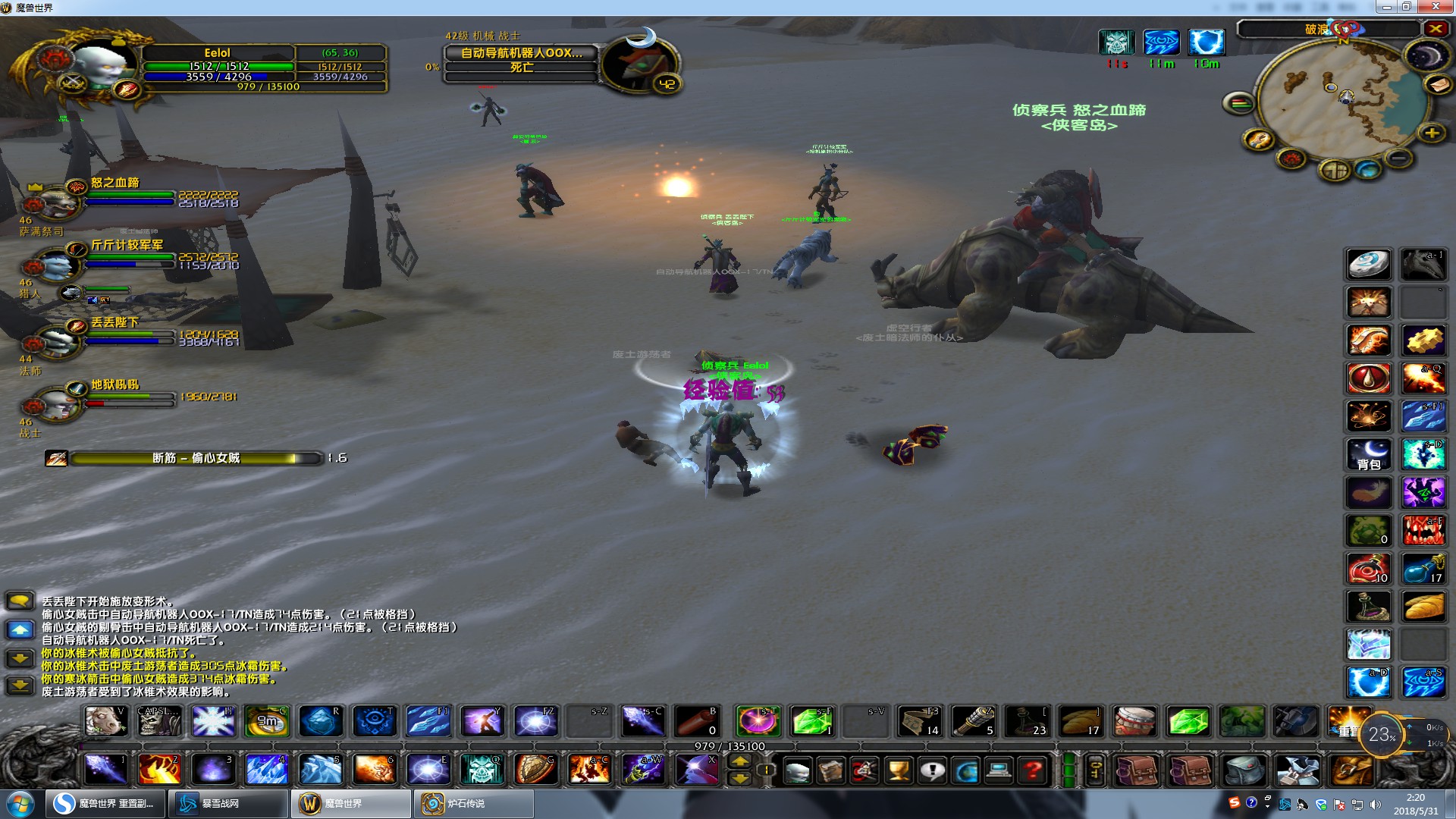Open the character info micro button

pos(796,771)
